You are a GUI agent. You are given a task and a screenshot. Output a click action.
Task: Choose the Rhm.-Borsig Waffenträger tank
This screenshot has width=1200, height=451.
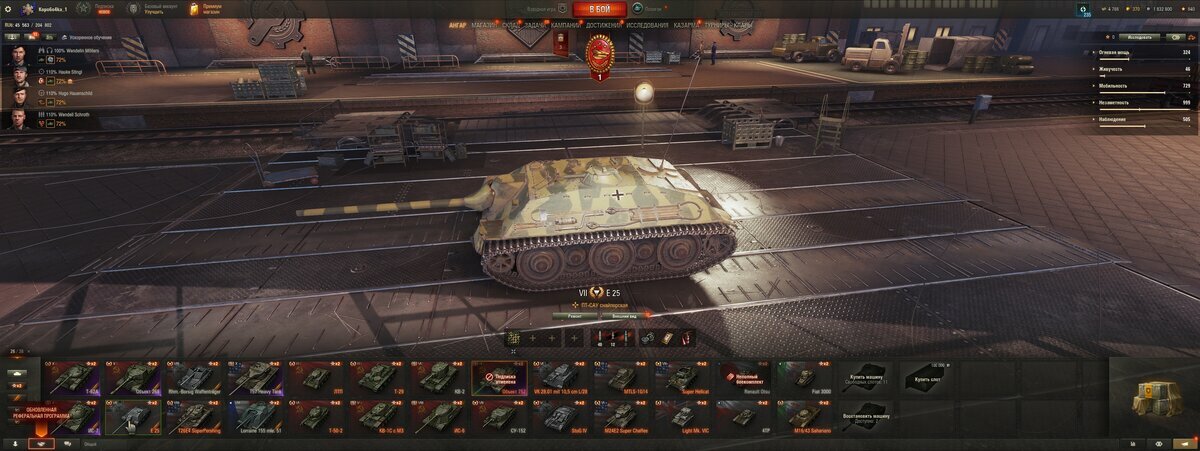point(192,378)
